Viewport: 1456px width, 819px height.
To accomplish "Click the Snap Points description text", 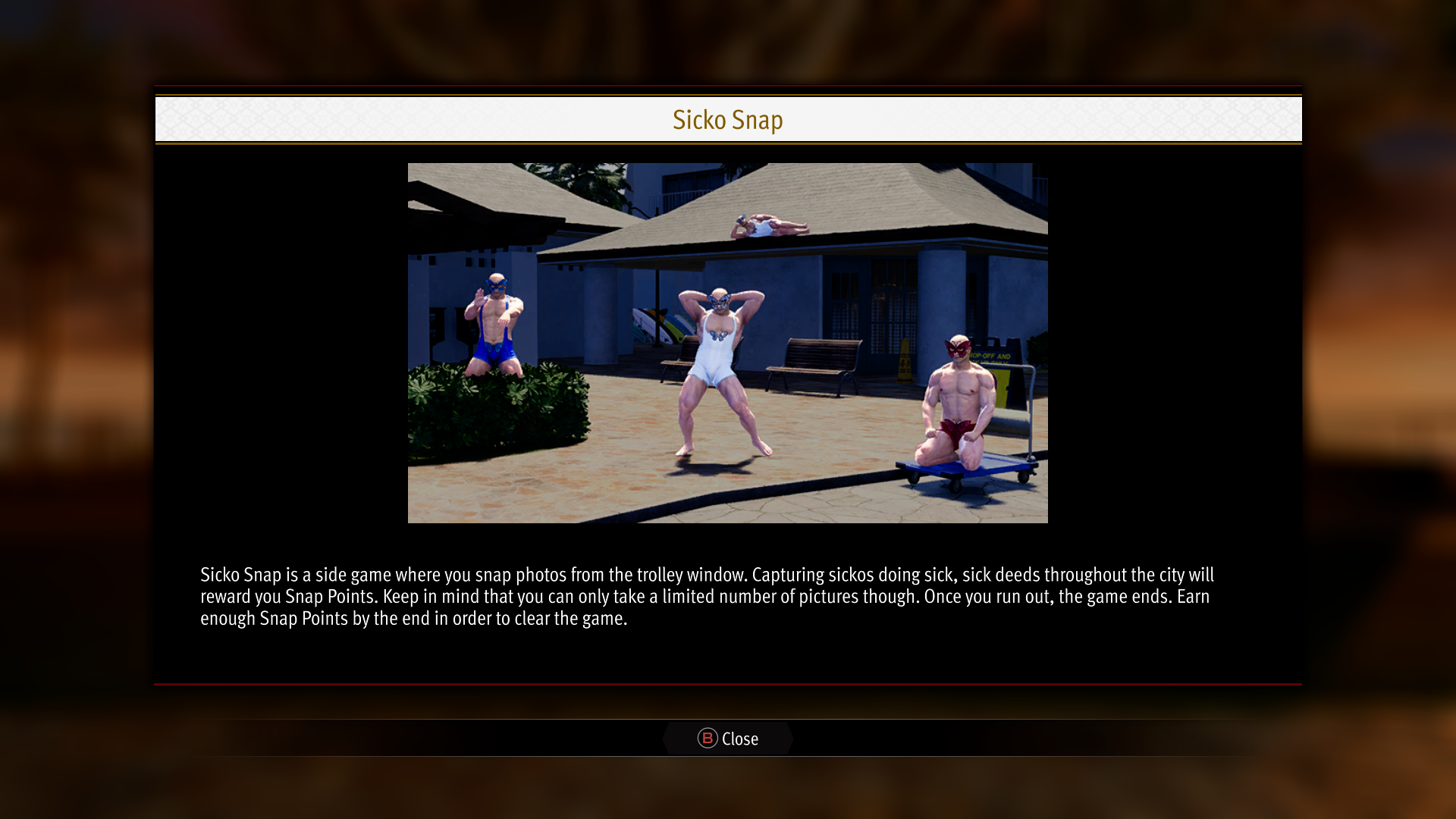I will 705,597.
